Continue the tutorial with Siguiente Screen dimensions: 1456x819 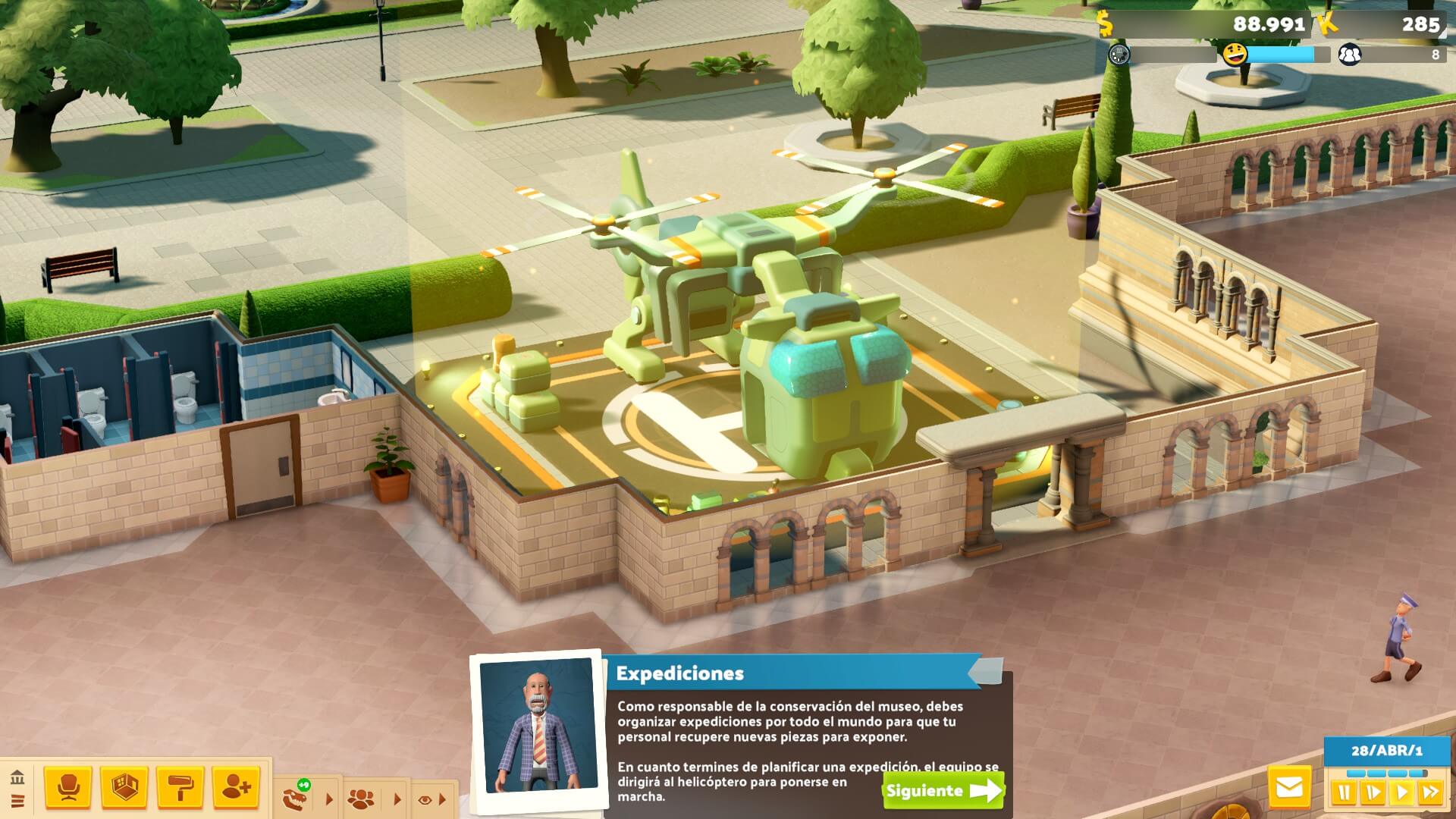(x=943, y=791)
